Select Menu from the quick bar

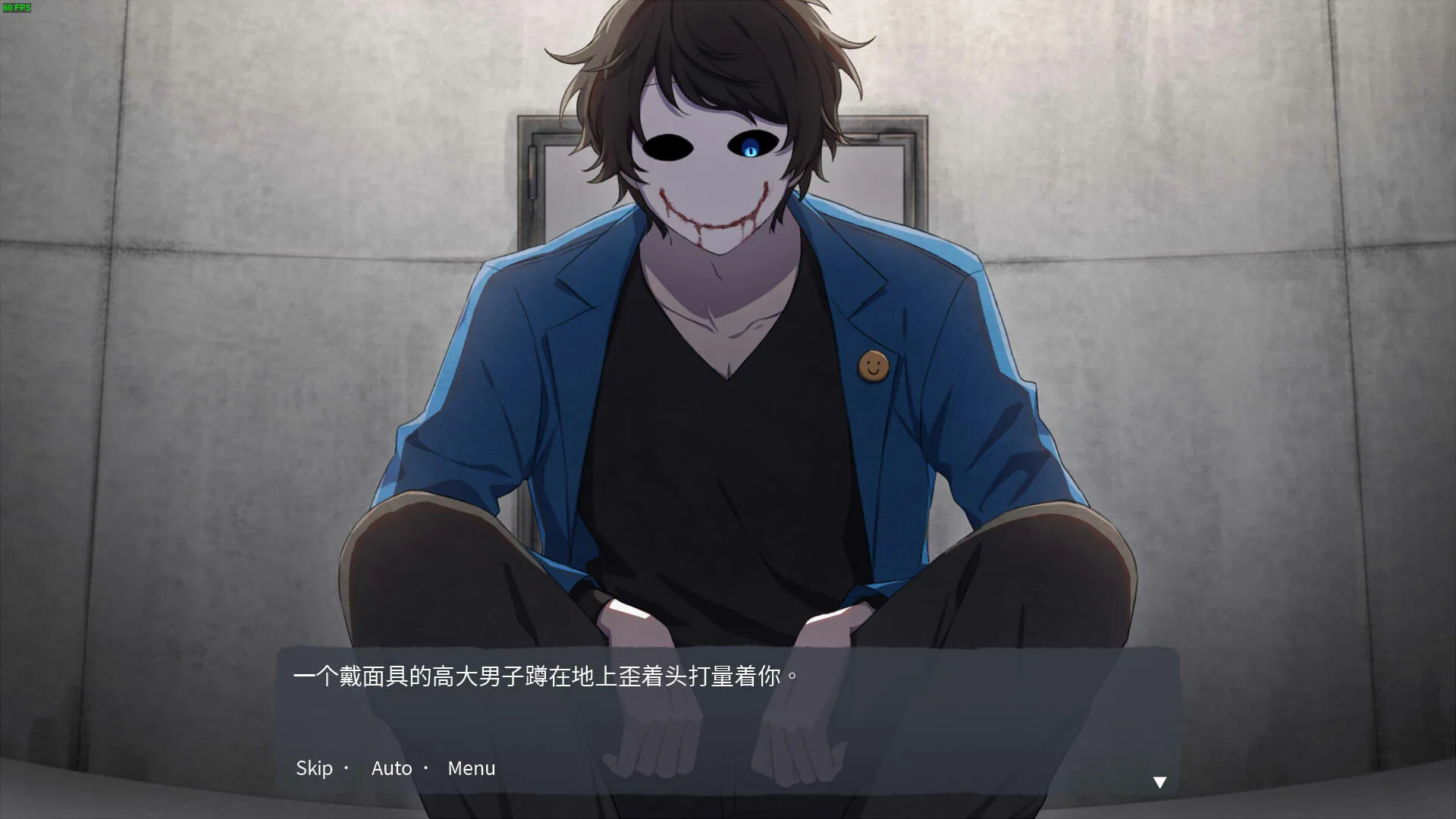(x=471, y=768)
